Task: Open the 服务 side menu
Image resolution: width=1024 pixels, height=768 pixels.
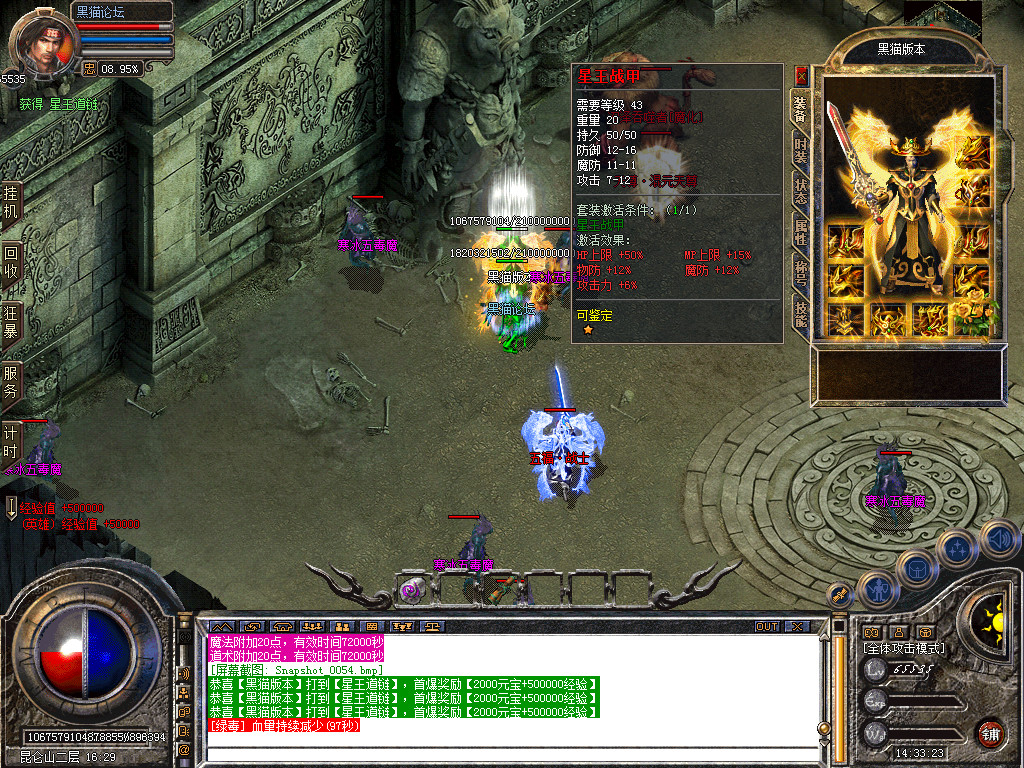Action: 11,382
